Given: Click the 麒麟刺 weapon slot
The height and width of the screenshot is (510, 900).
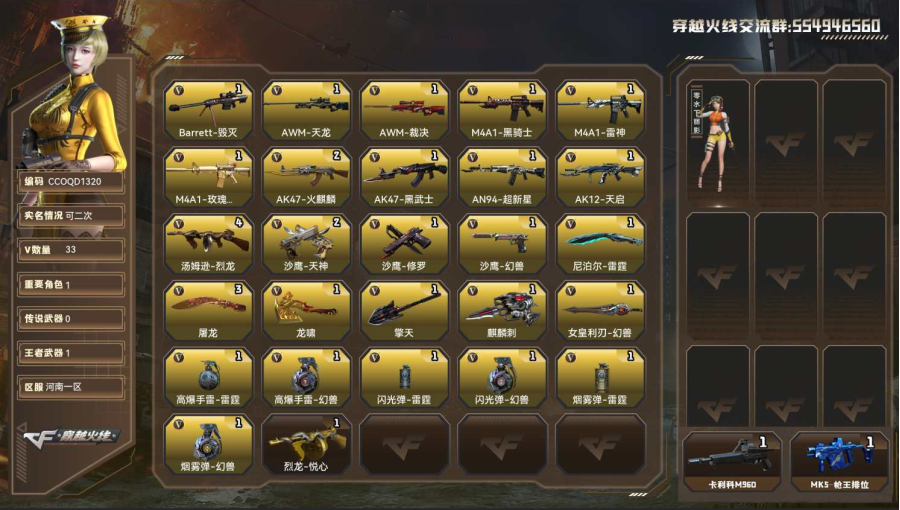Looking at the screenshot, I should (502, 311).
